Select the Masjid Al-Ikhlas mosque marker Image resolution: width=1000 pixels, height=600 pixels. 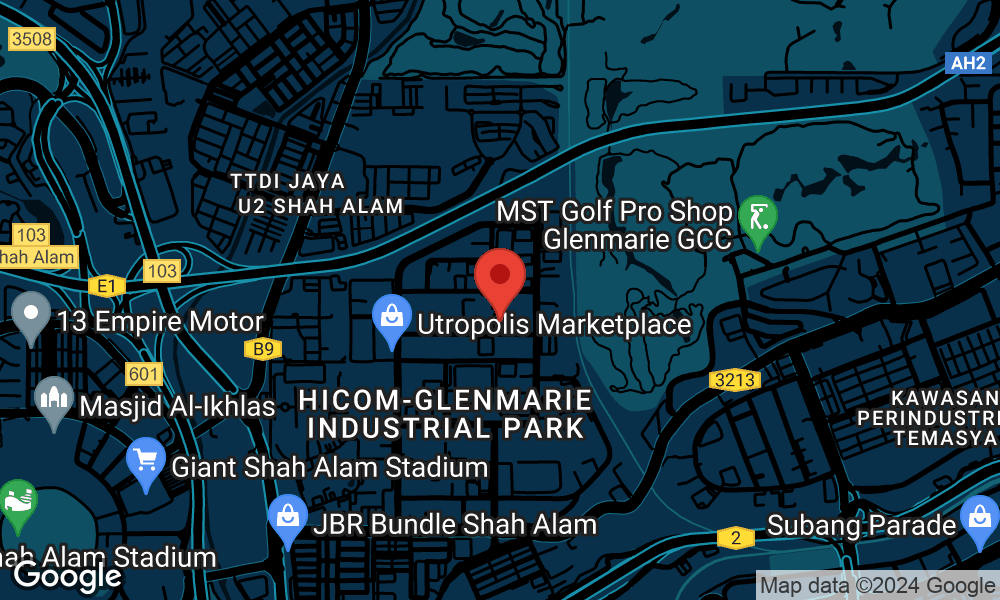click(x=53, y=399)
